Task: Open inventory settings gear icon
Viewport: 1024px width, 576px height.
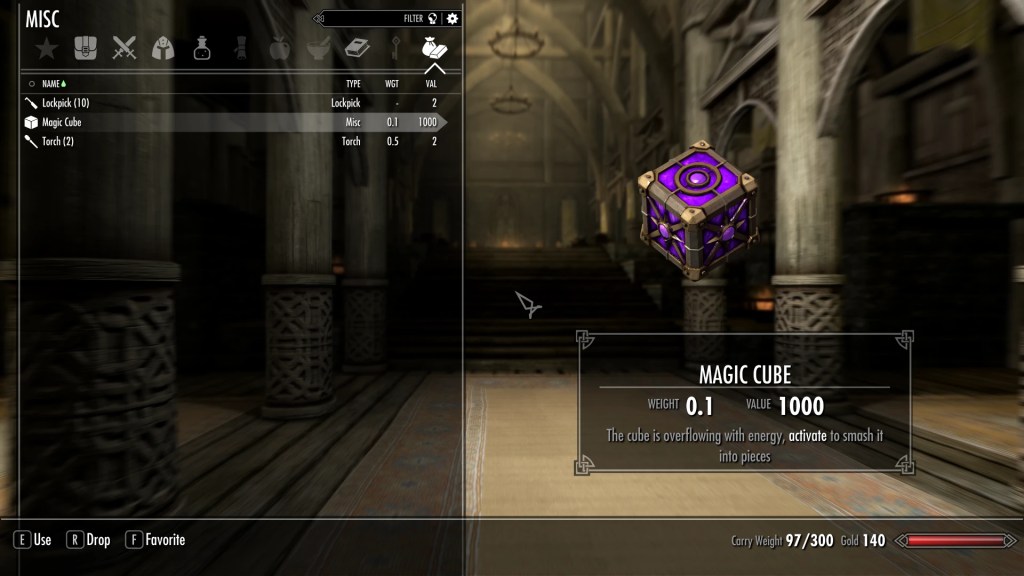Action: point(452,18)
